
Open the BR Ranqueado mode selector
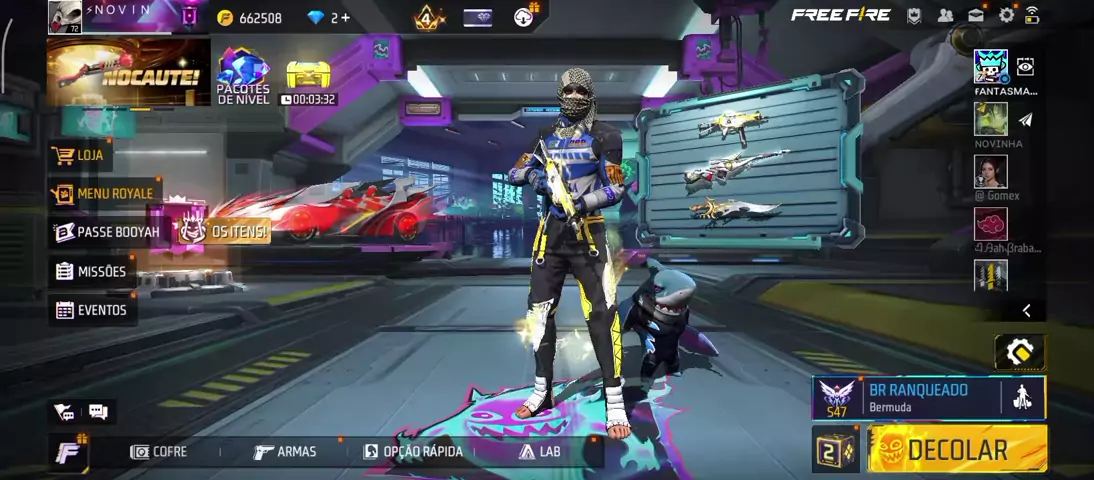point(917,397)
